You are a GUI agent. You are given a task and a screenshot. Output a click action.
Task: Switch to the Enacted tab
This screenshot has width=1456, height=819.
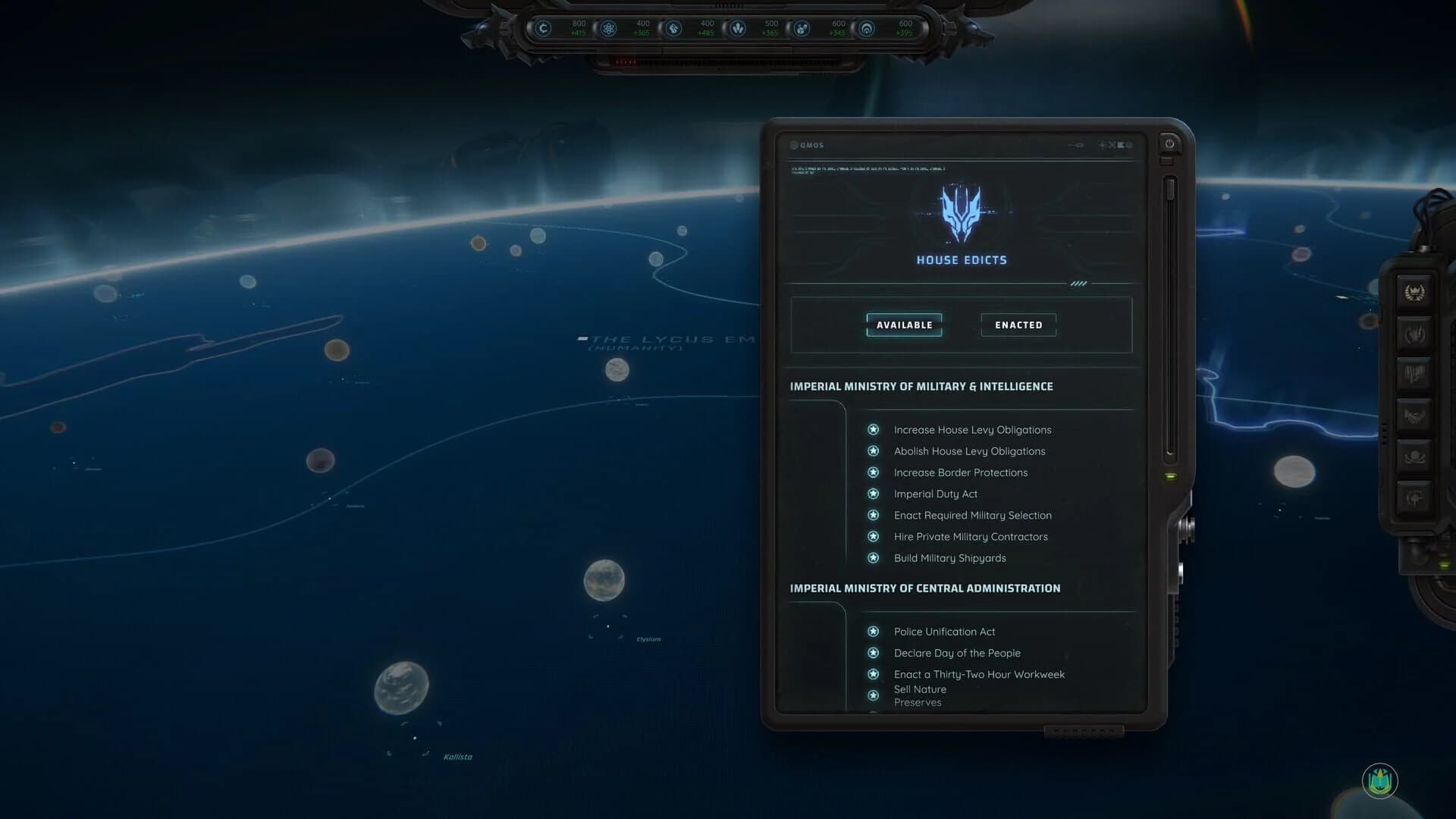(x=1018, y=325)
